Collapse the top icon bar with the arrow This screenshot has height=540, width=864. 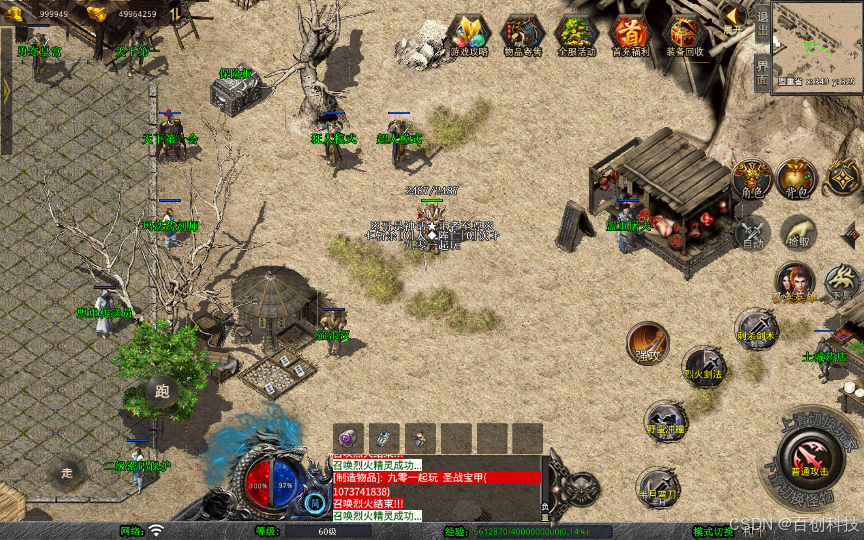[733, 16]
